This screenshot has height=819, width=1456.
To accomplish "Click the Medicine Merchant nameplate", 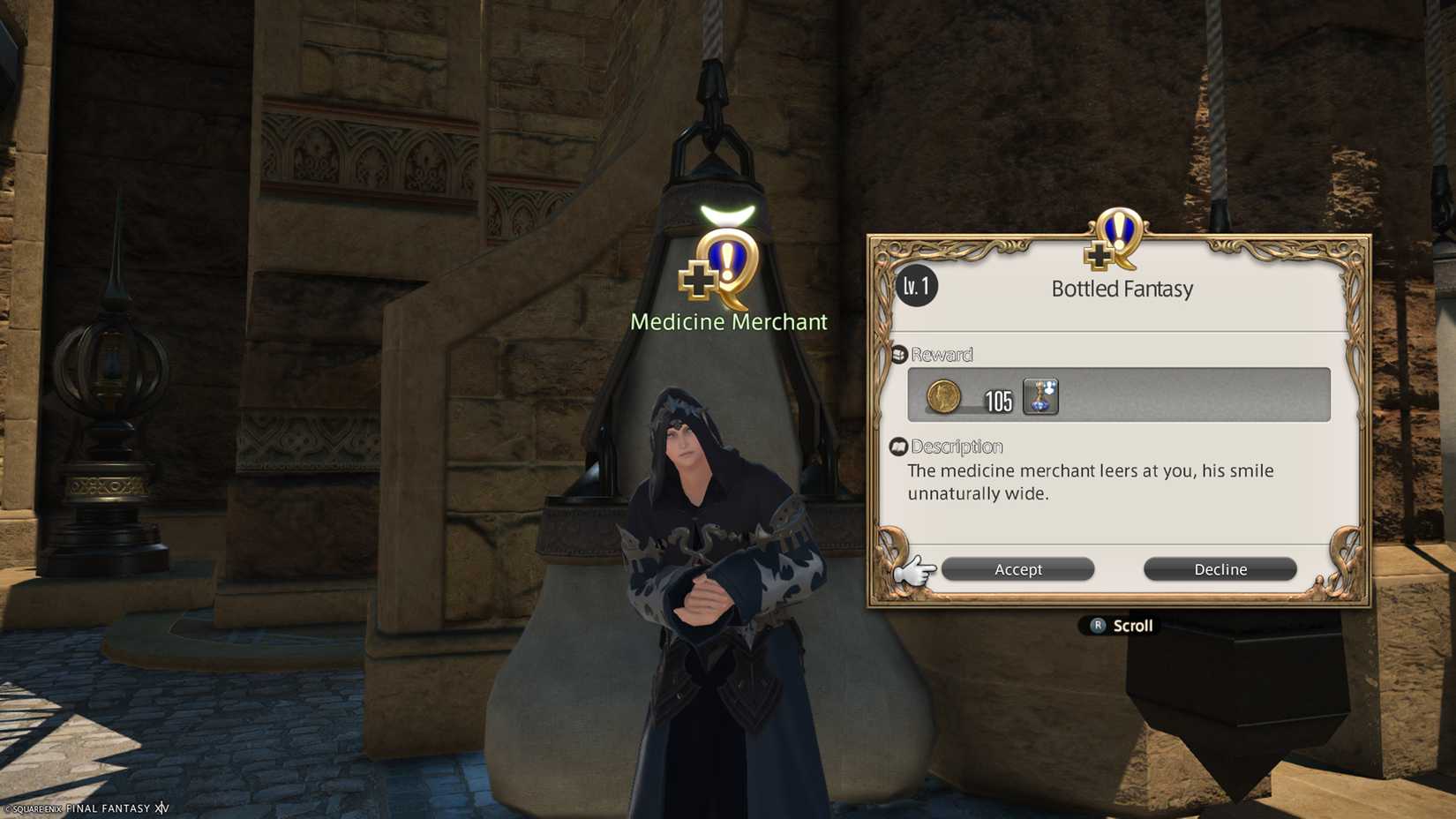I will tap(730, 321).
